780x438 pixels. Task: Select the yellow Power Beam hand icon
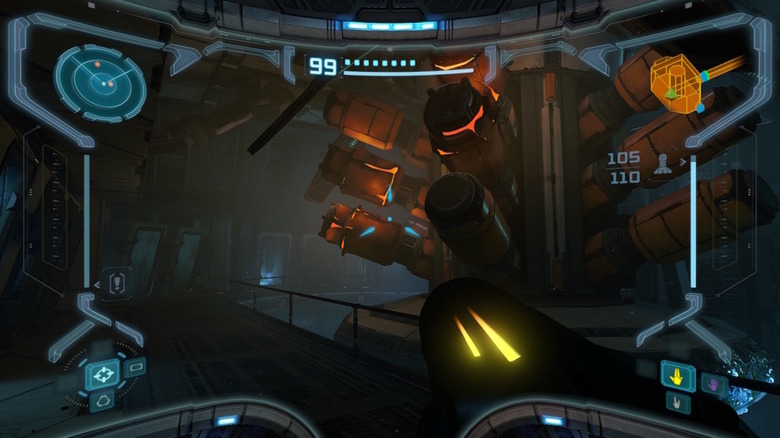pos(678,377)
